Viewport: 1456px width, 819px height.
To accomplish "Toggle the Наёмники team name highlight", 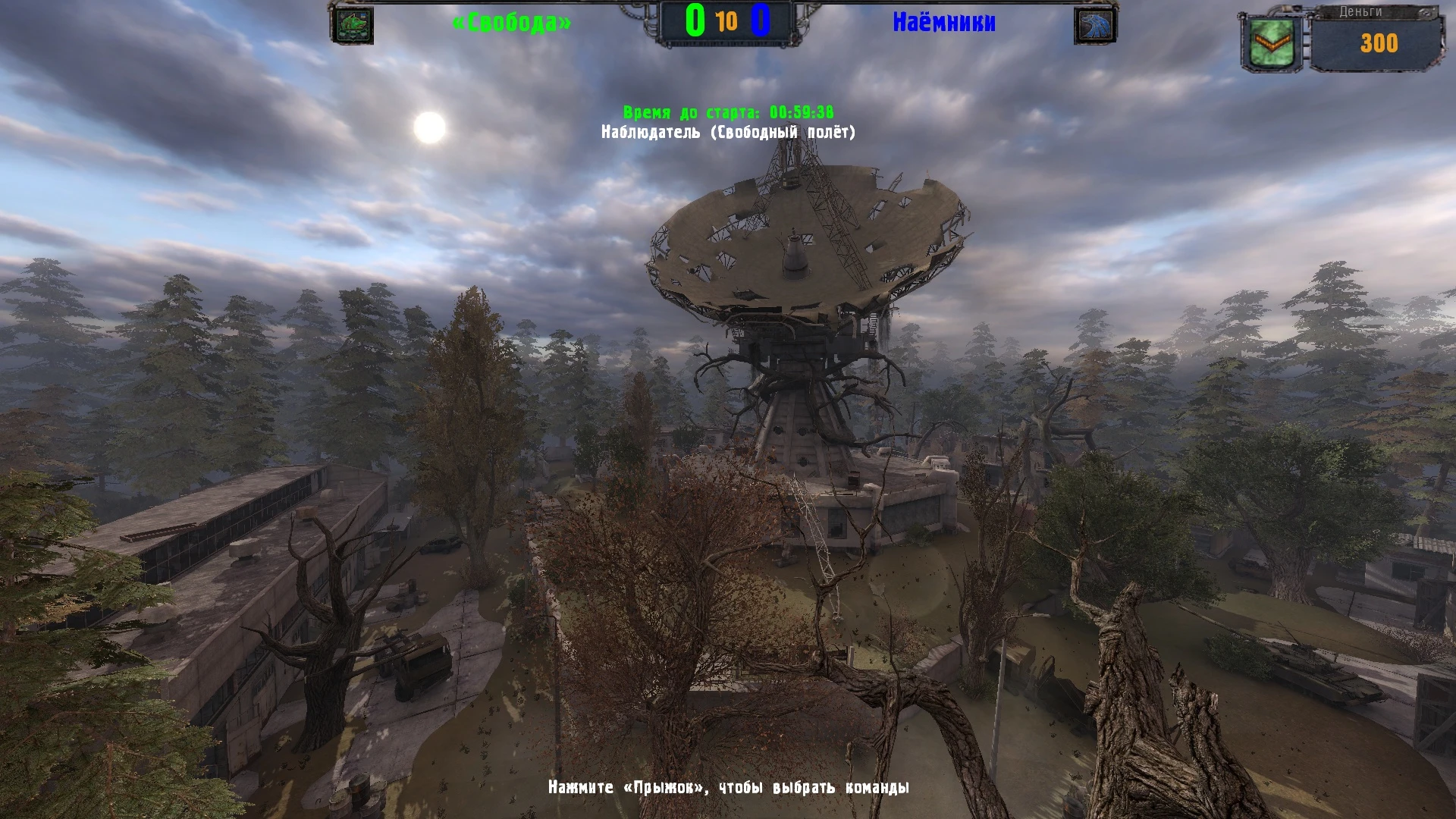I will point(946,21).
